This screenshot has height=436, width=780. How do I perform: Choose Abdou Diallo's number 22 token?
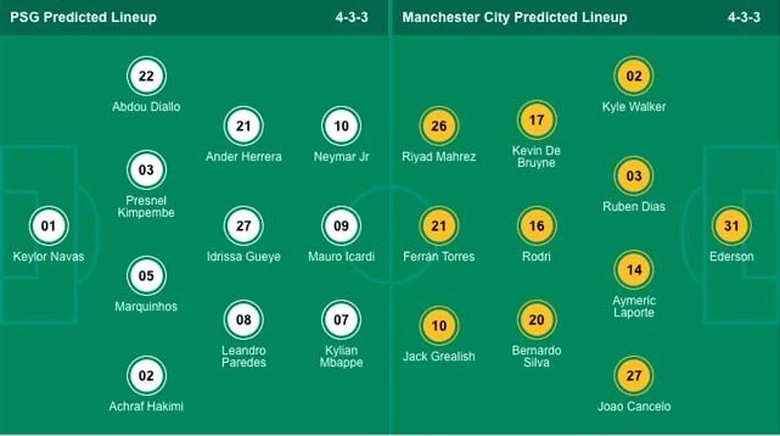click(x=146, y=76)
